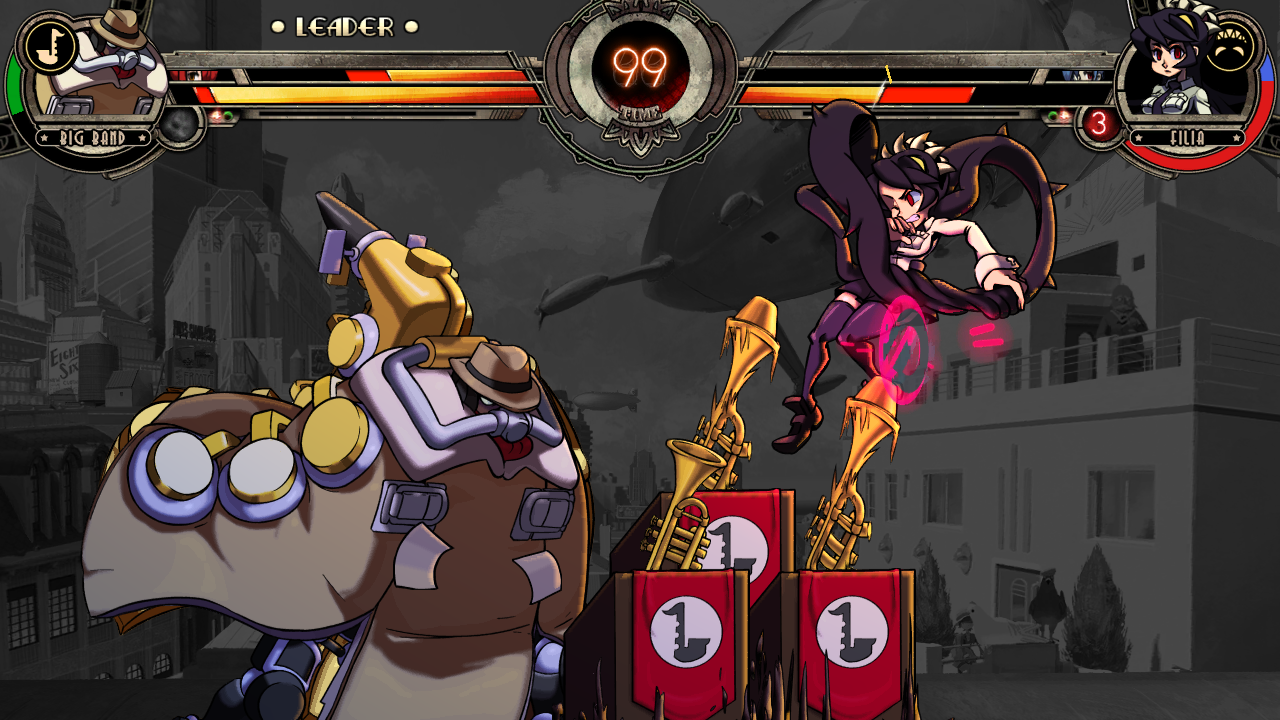Click the BIG BAND nameplate
This screenshot has height=720, width=1280.
point(93,137)
